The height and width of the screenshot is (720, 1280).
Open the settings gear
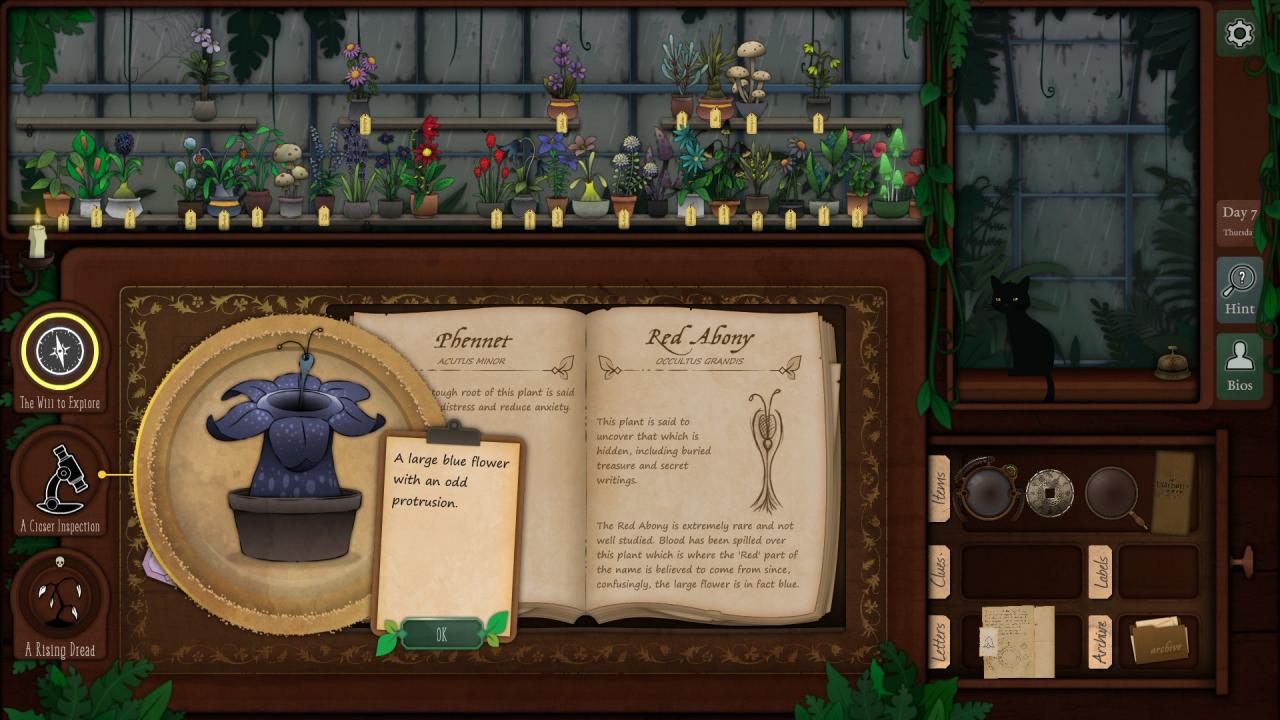(x=1239, y=34)
